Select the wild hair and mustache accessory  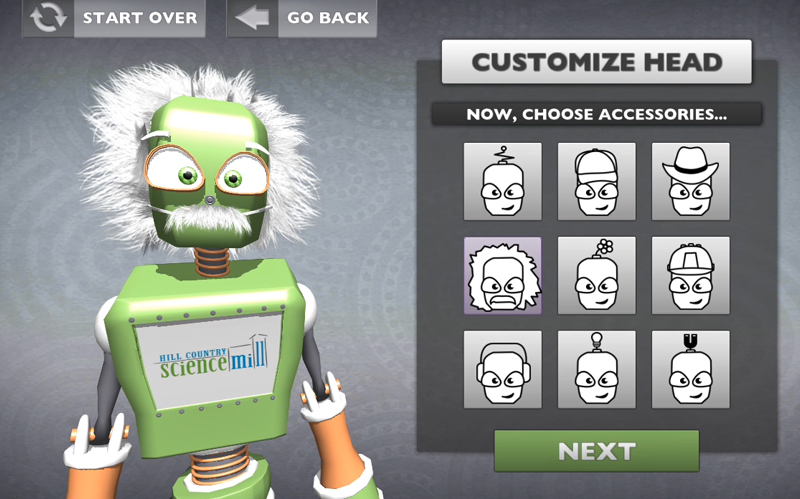point(503,275)
